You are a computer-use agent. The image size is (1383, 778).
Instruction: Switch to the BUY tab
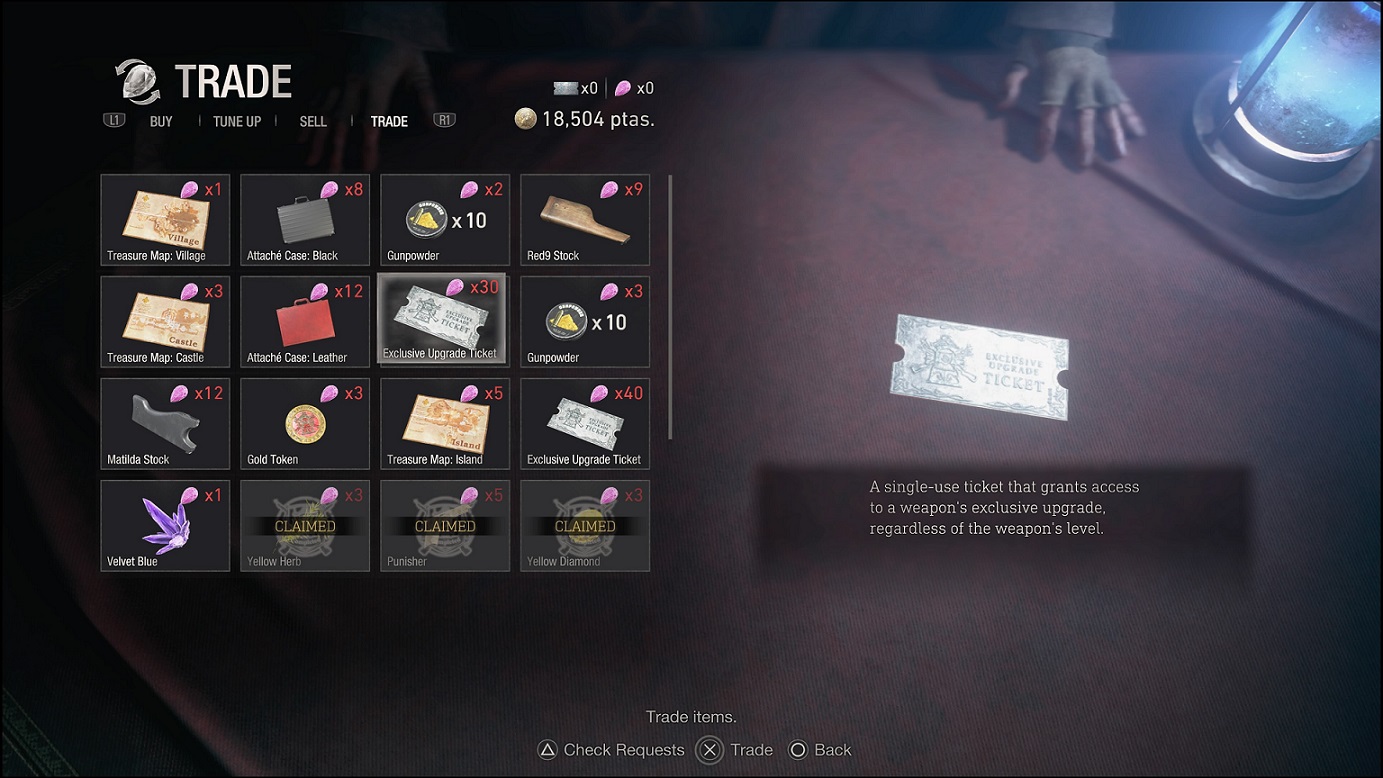pyautogui.click(x=160, y=121)
